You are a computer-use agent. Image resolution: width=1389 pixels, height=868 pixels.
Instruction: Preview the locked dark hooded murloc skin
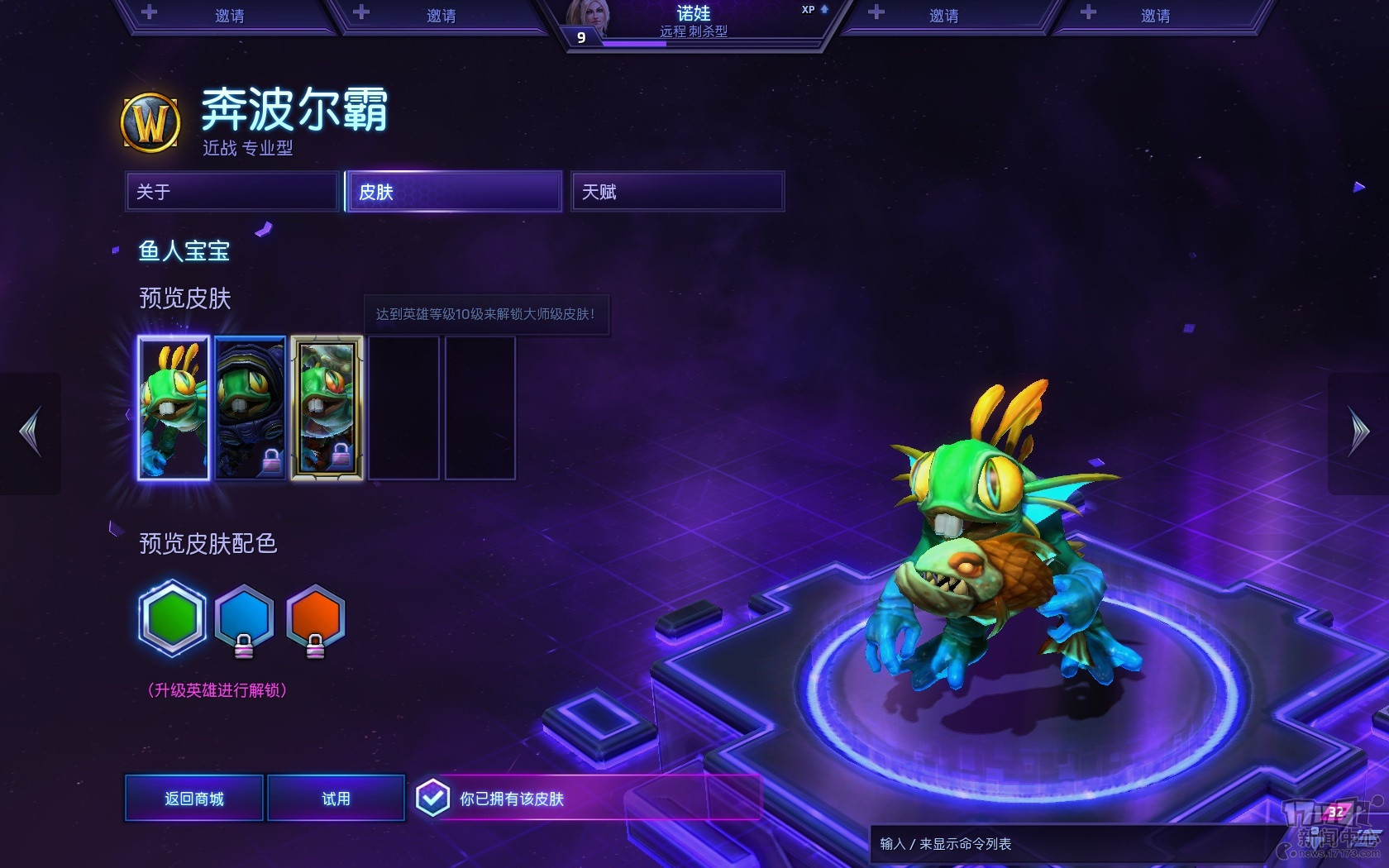[x=250, y=408]
